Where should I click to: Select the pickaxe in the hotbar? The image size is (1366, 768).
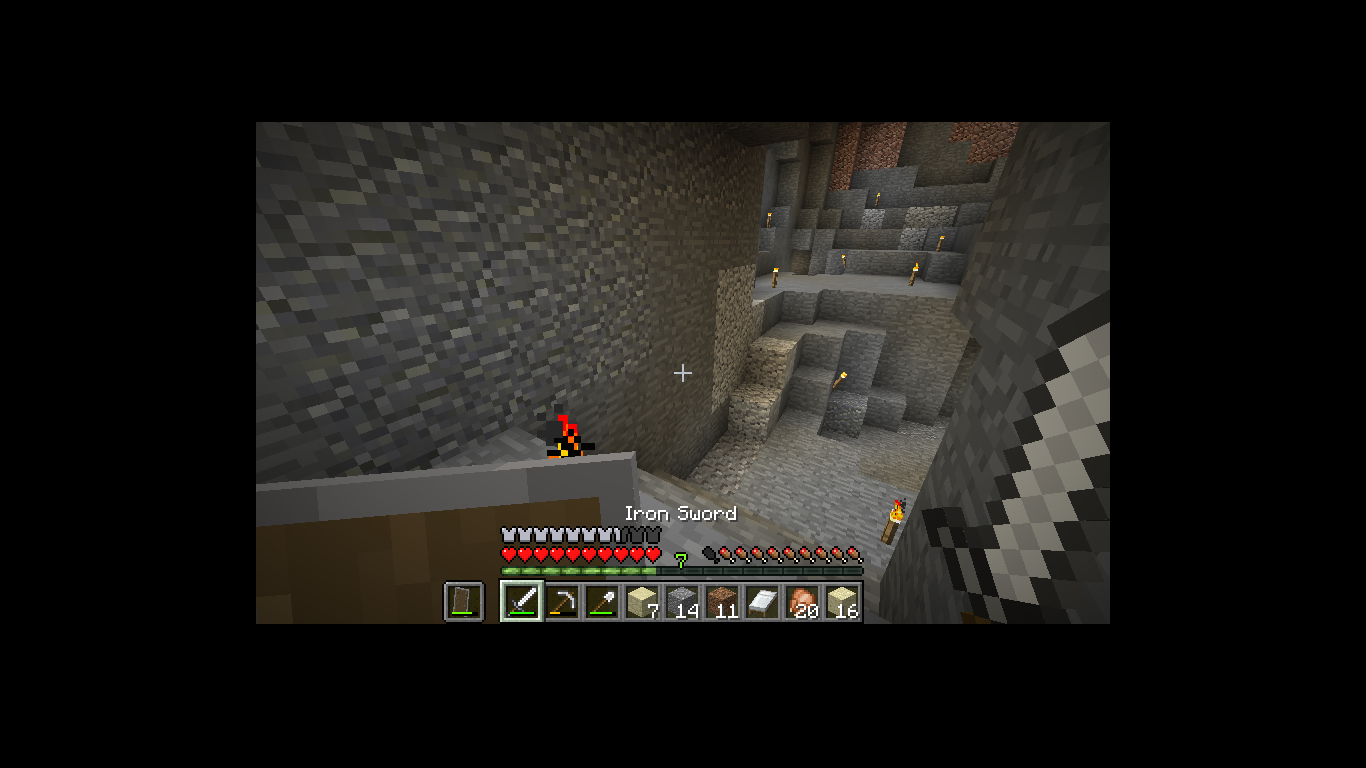click(x=562, y=601)
